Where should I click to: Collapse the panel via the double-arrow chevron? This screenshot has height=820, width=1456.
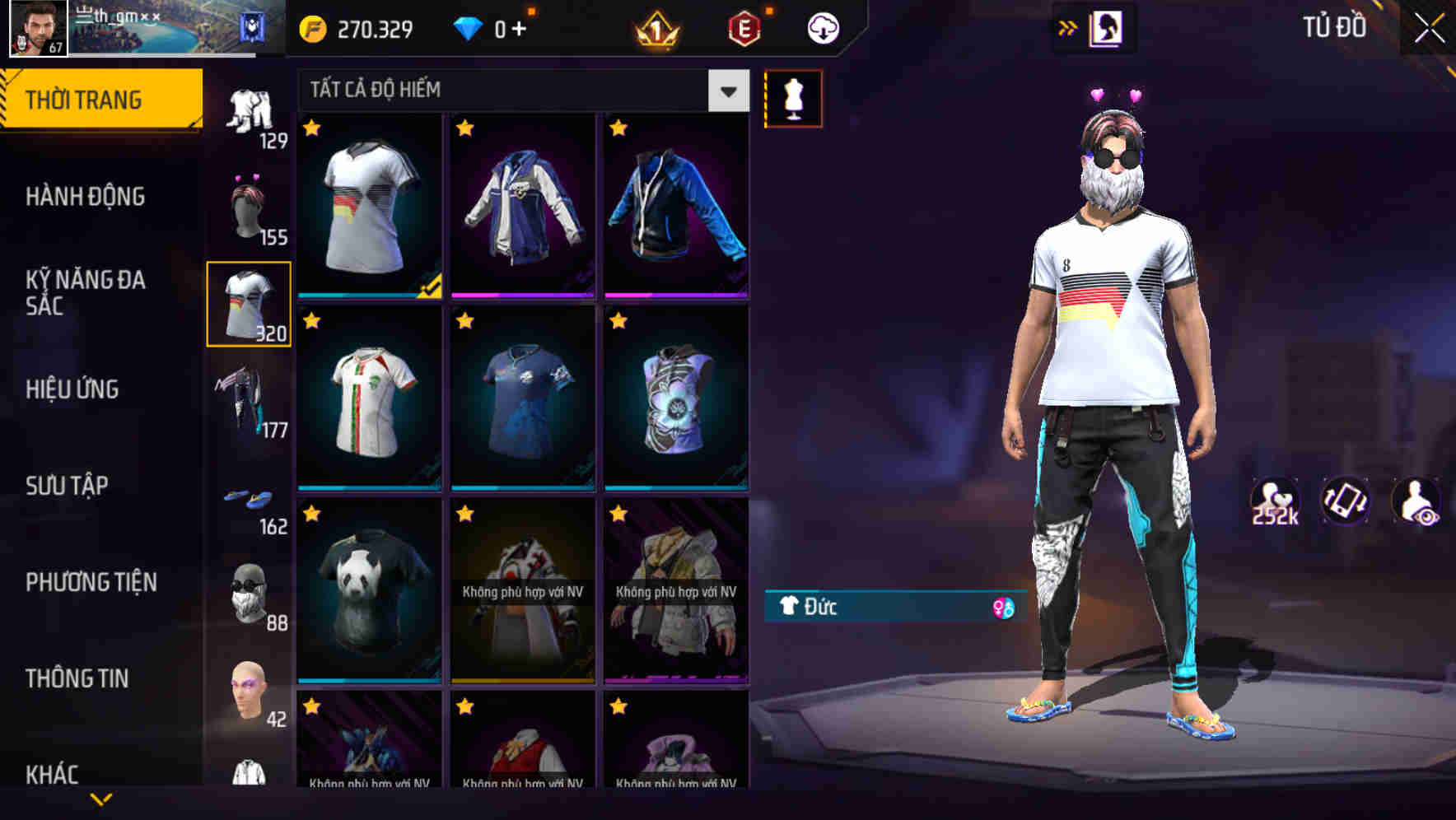pos(1066,27)
